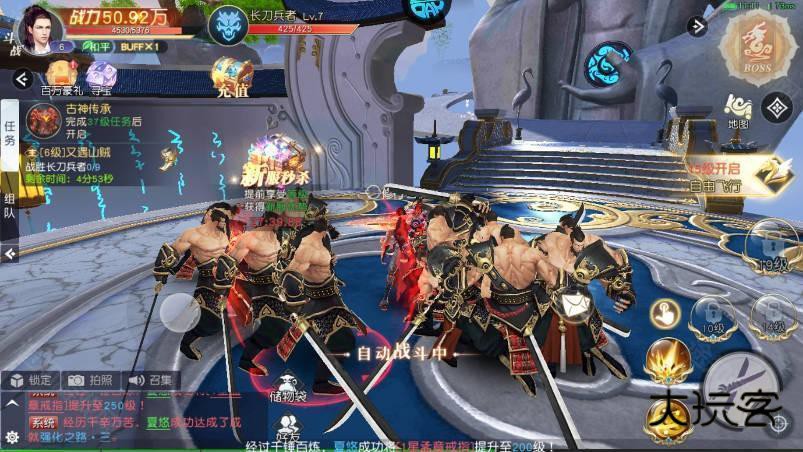The image size is (803, 452).
Task: Use the 召集 summon button
Action: [x=150, y=380]
